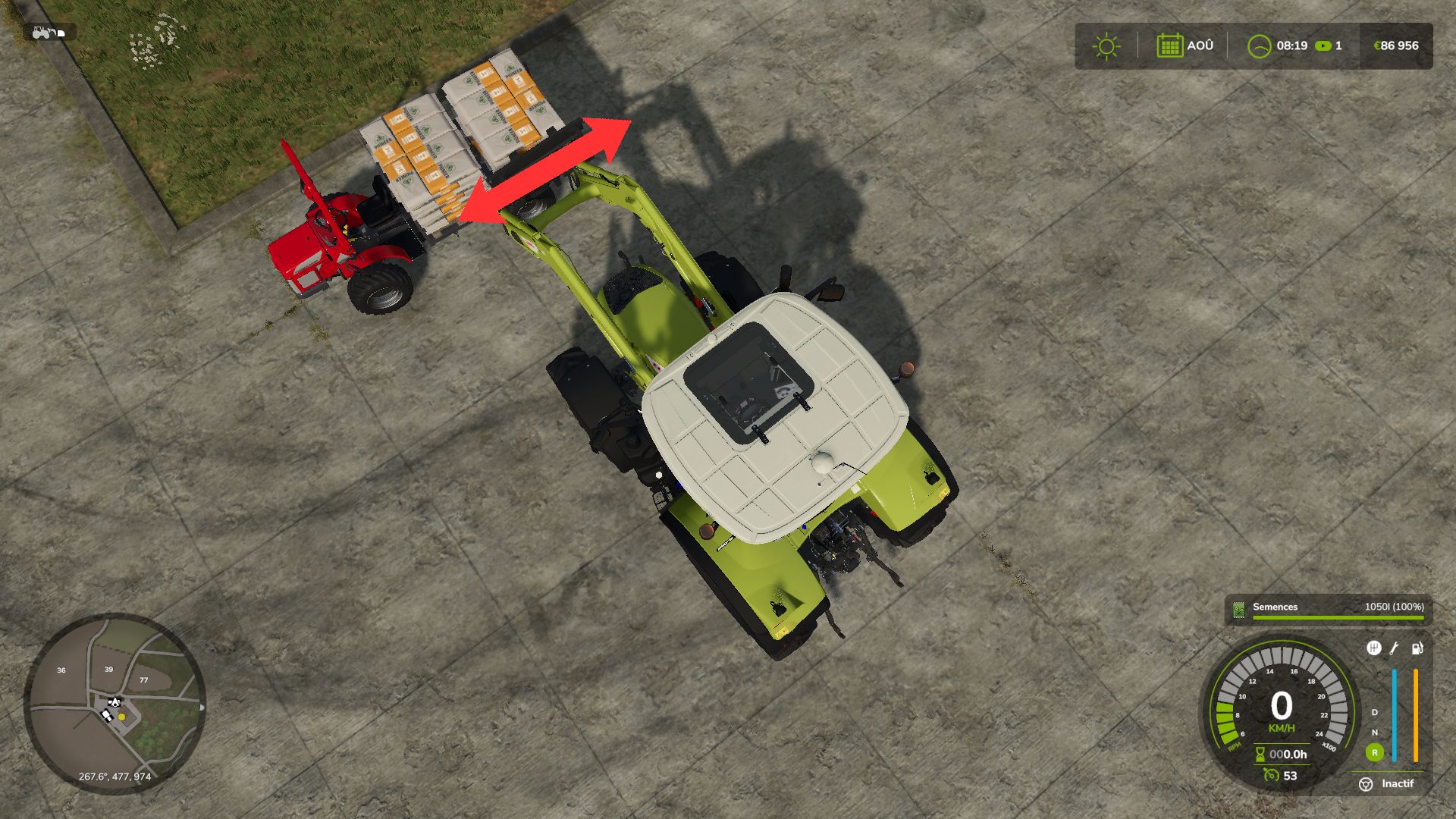Click the gearbox shifter icon
Image resolution: width=1456 pixels, height=819 pixels.
tap(1373, 648)
